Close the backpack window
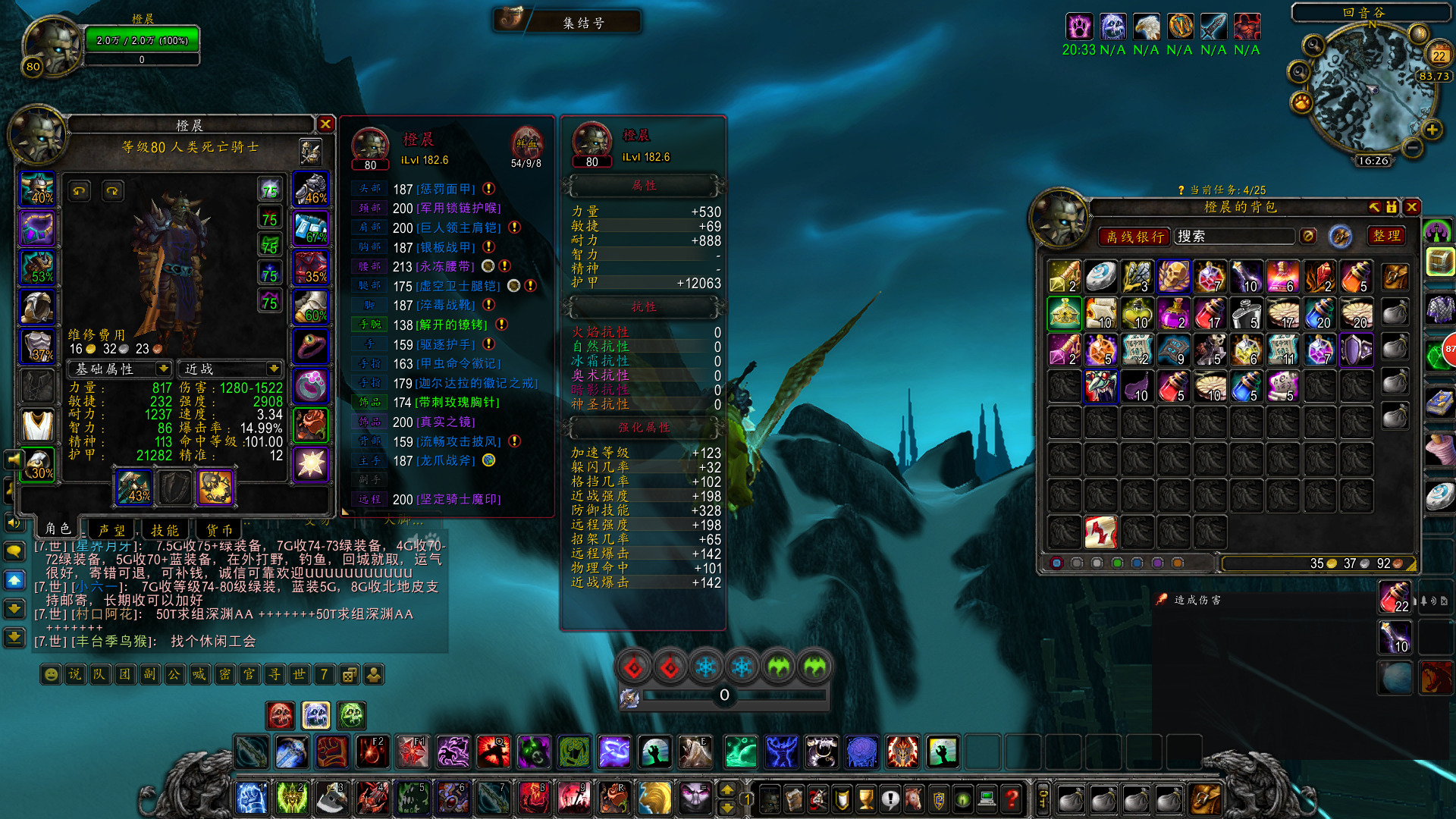 [1411, 207]
